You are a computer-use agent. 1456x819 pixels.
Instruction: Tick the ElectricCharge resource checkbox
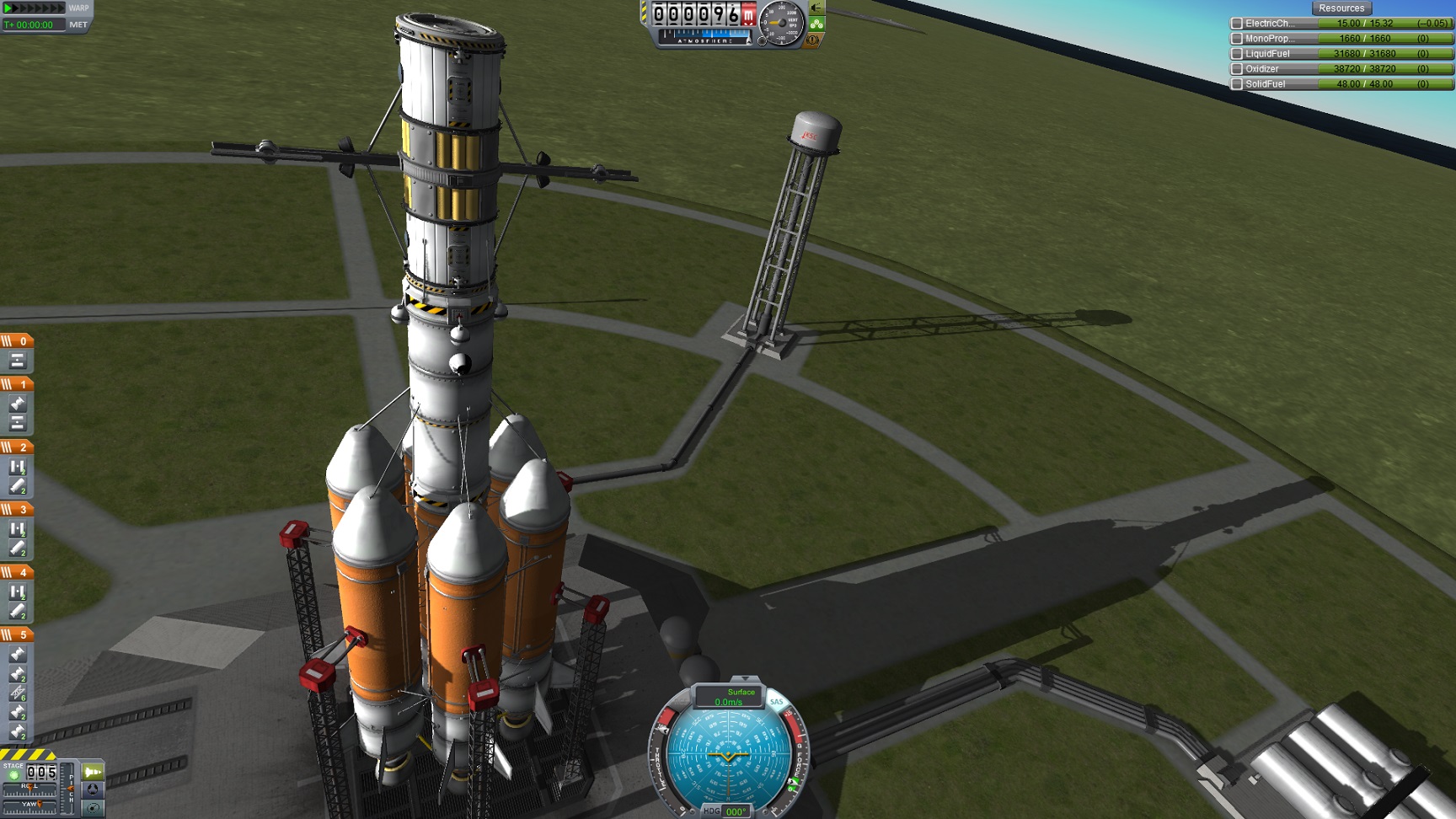(1237, 24)
